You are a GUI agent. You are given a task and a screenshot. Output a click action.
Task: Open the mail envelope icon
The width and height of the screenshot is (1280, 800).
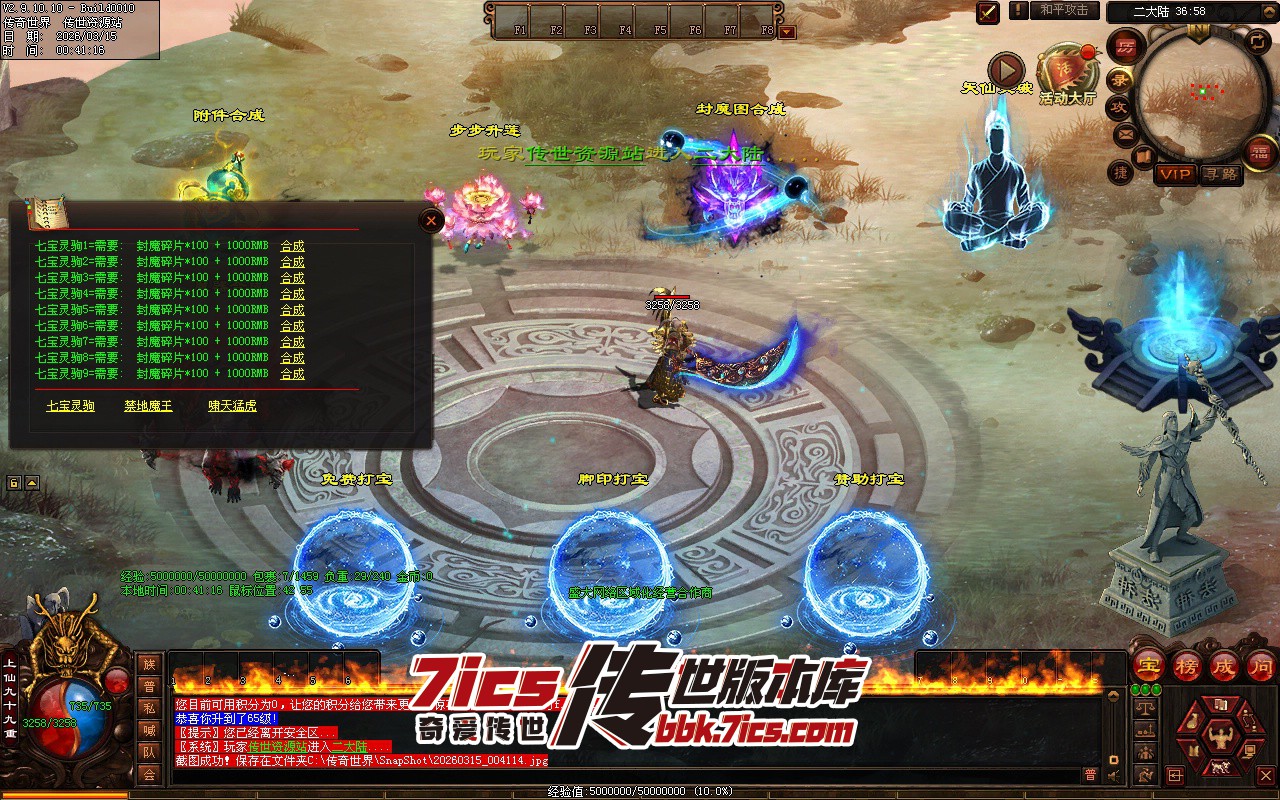click(1125, 133)
